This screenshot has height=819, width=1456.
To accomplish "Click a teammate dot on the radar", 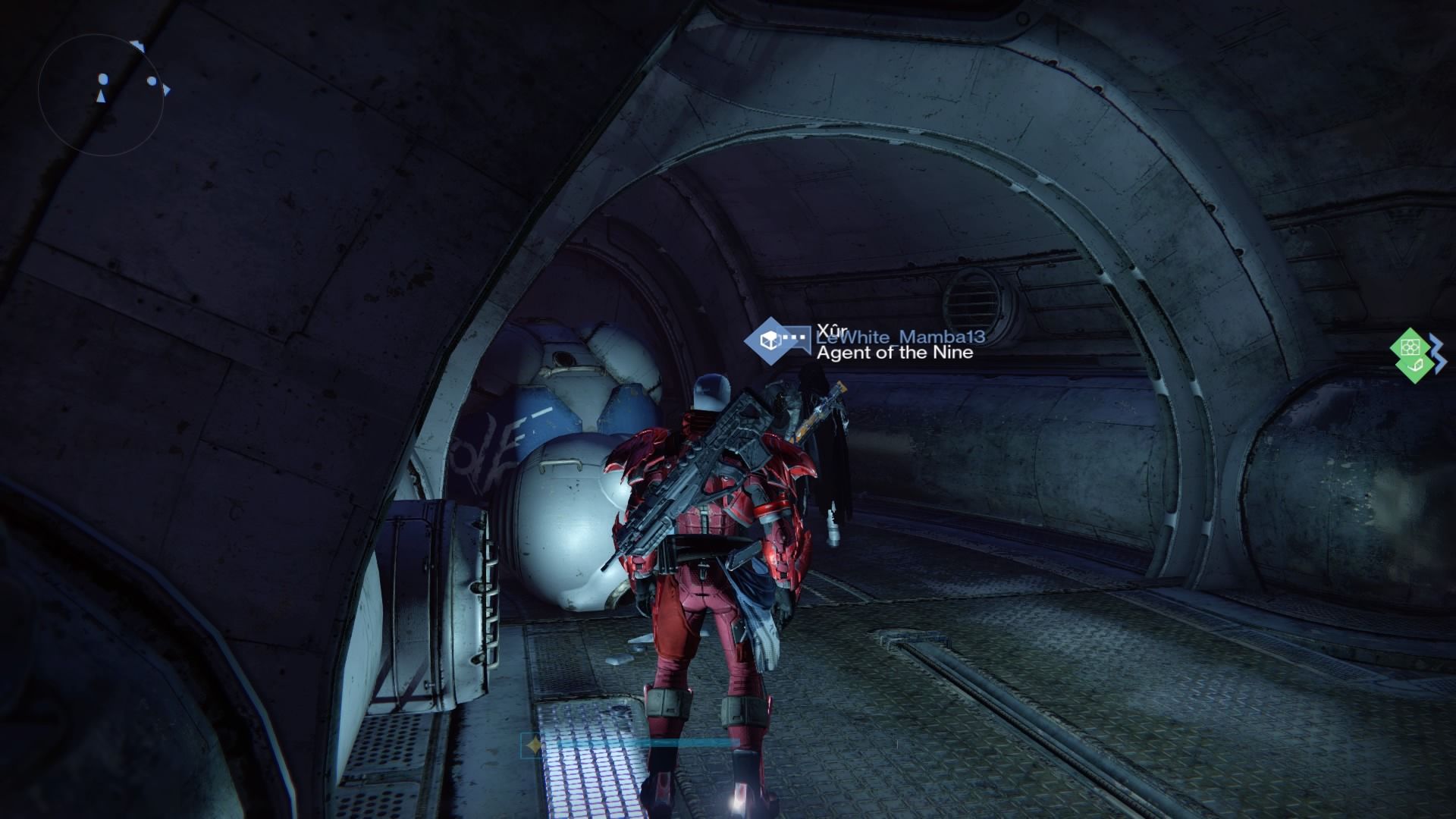I will 152,80.
